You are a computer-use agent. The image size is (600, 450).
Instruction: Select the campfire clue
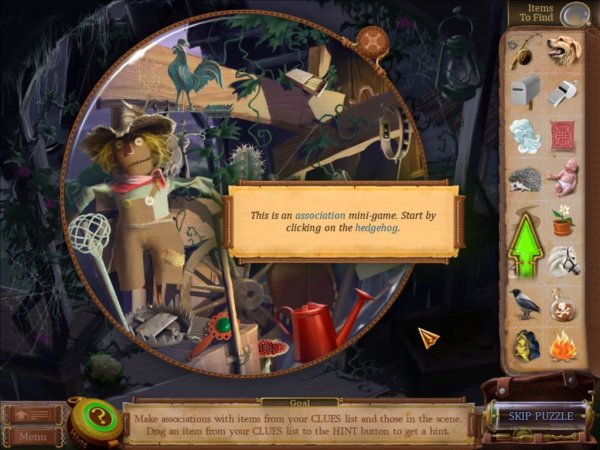(x=563, y=345)
